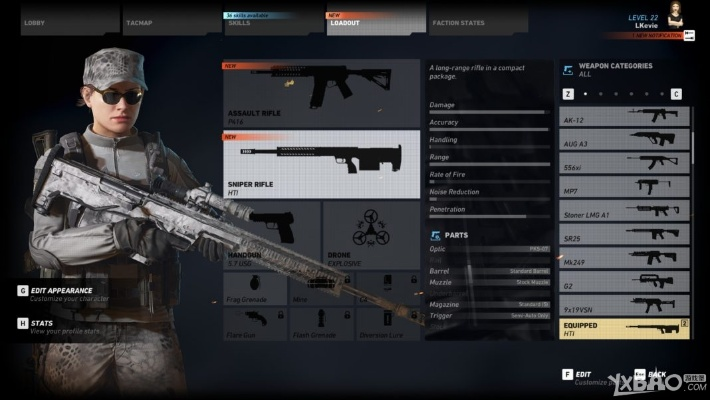
Task: Select the Assault Rifle P416 slot
Action: (x=321, y=91)
